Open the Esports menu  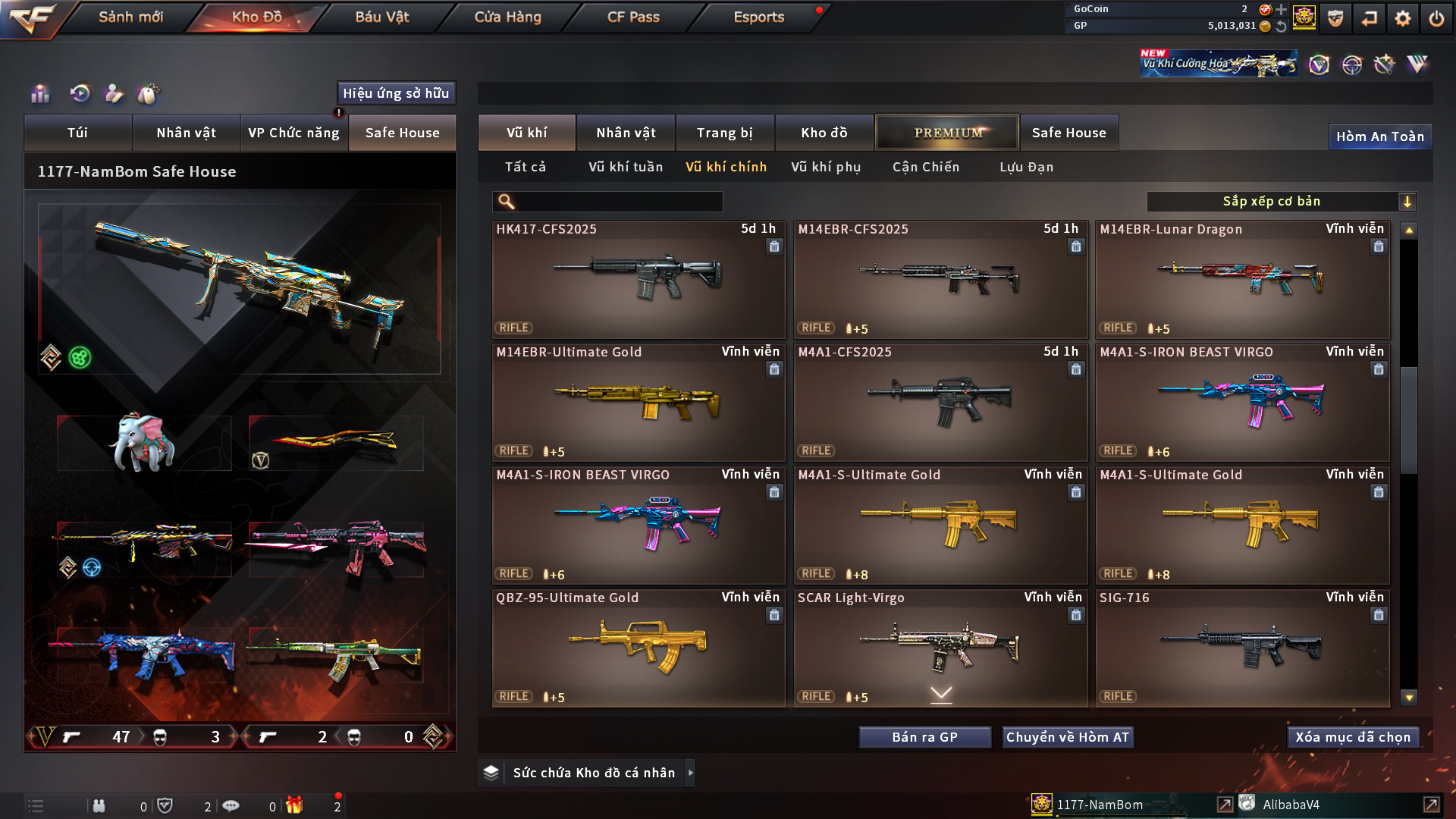pos(758,17)
